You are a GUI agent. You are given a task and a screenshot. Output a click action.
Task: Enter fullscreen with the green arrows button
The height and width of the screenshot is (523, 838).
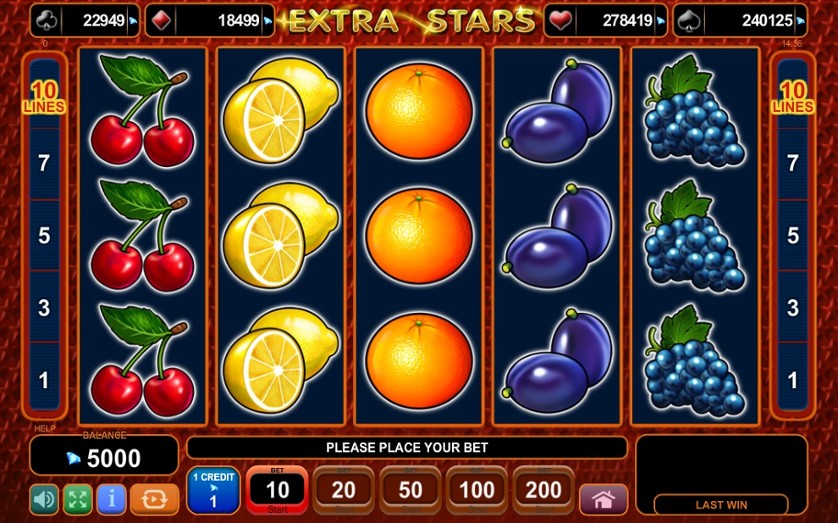pyautogui.click(x=77, y=498)
